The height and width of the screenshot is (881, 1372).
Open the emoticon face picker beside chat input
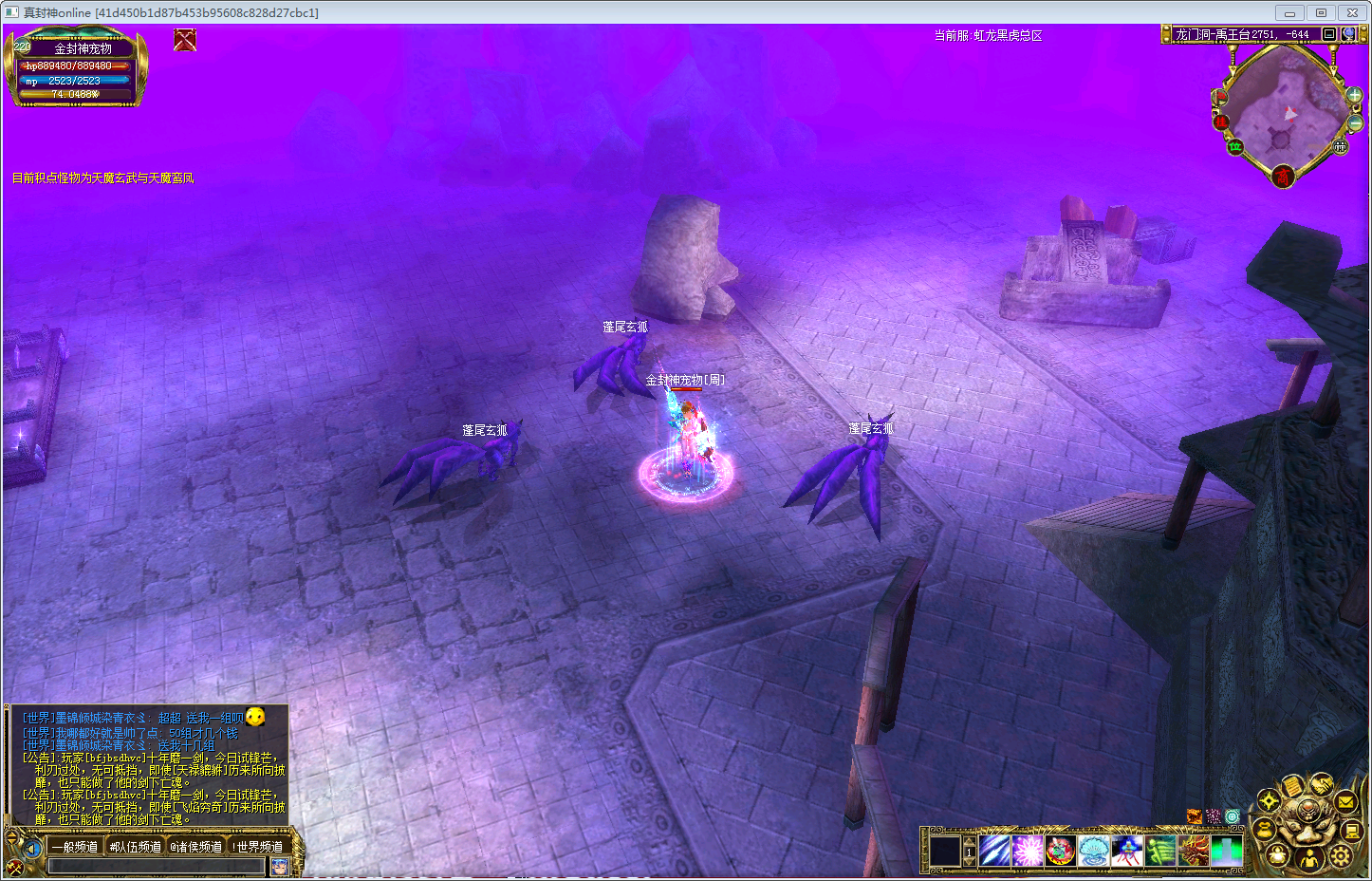click(x=280, y=866)
